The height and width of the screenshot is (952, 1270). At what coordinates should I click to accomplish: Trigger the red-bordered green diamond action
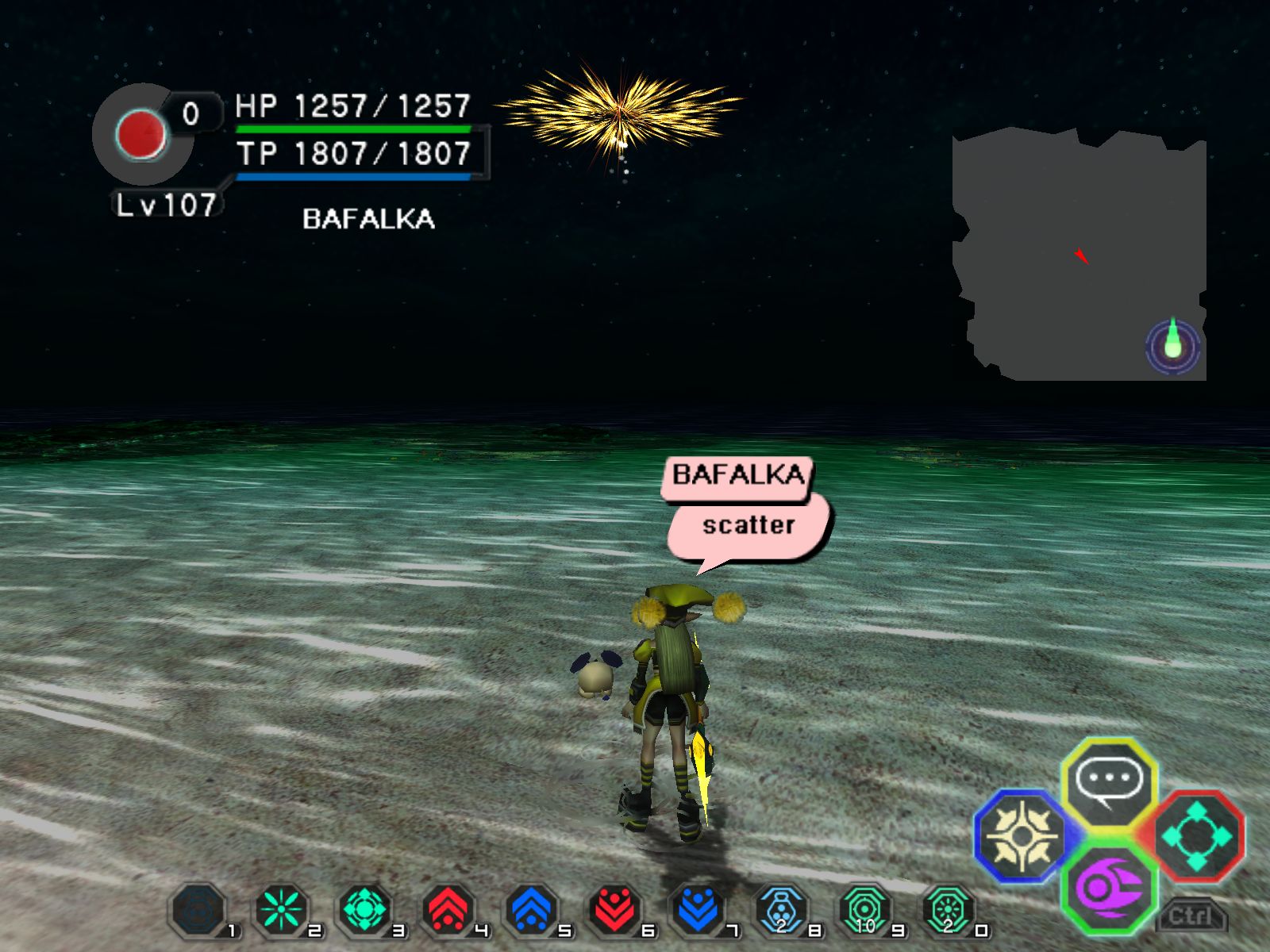[1196, 835]
